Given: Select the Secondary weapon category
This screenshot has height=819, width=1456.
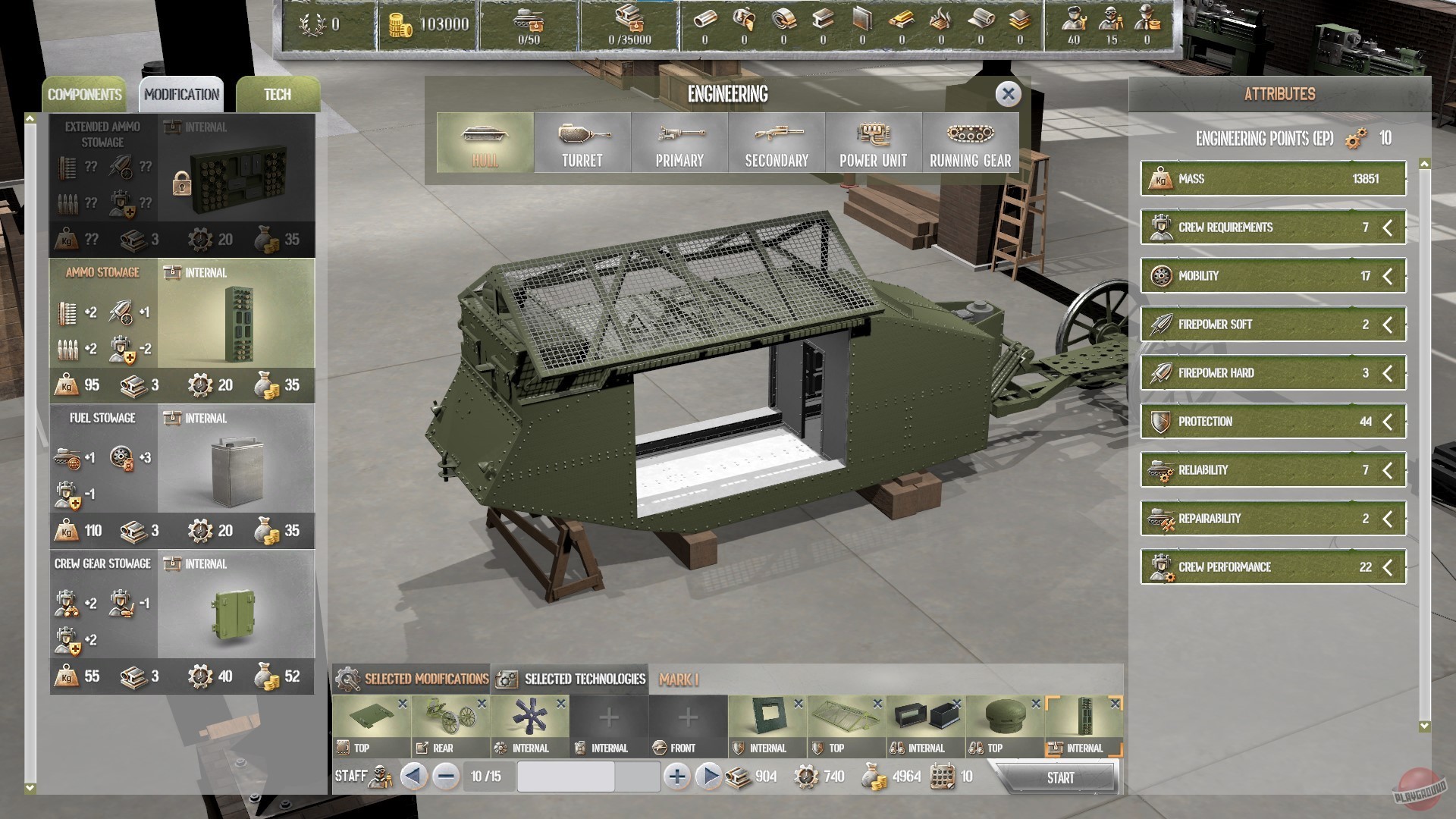Looking at the screenshot, I should [x=777, y=143].
